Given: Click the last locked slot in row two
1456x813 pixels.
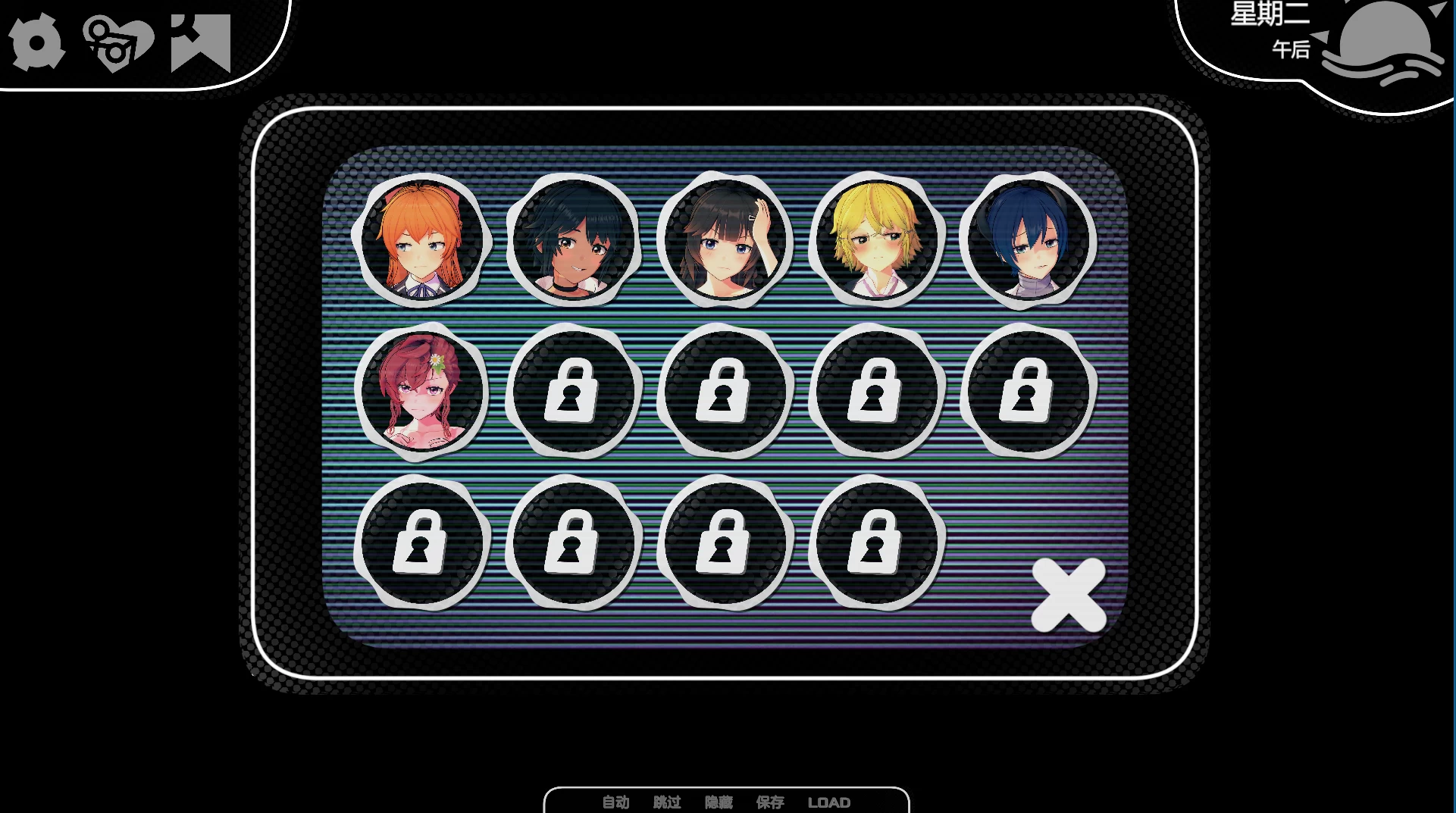Looking at the screenshot, I should 1028,392.
